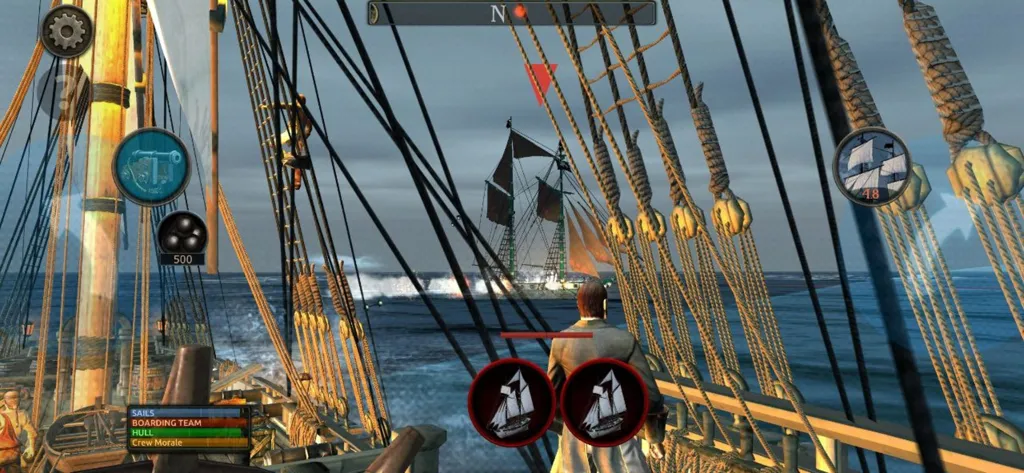The image size is (1024, 473).
Task: Open the sails control icon
Action: point(872,167)
